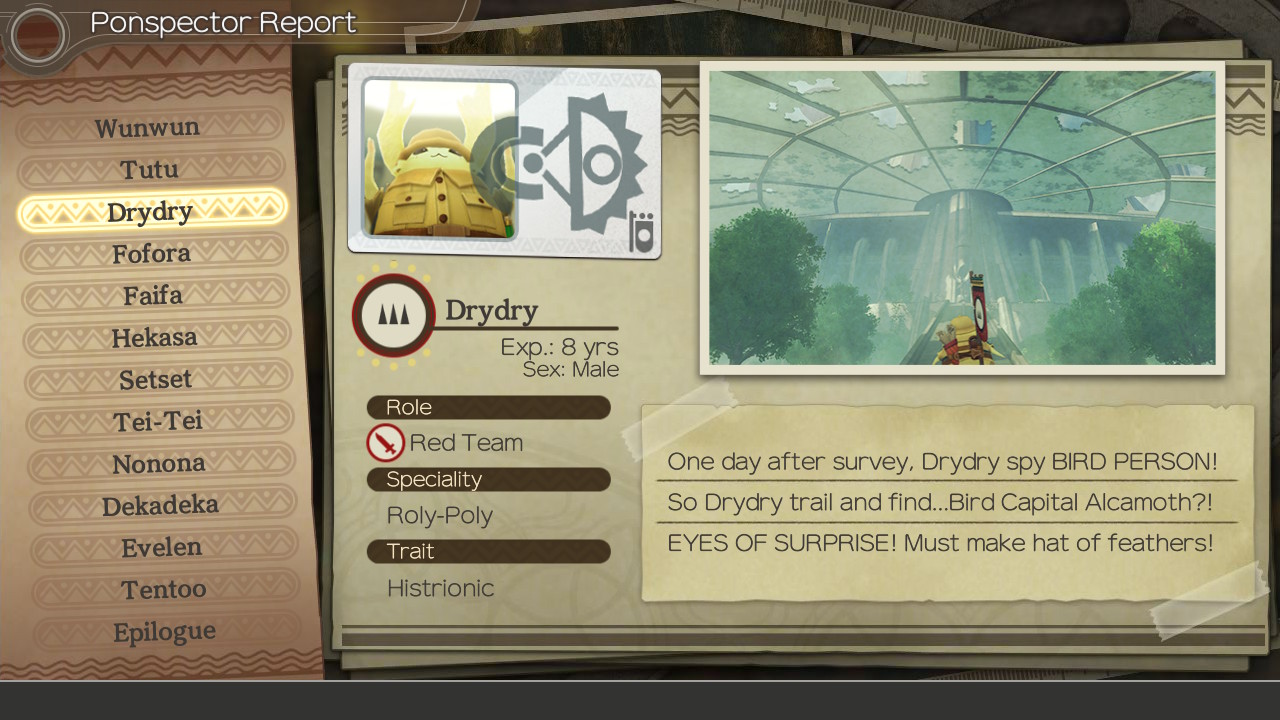Show Fofora's report entry
This screenshot has width=1280, height=720.
[152, 254]
